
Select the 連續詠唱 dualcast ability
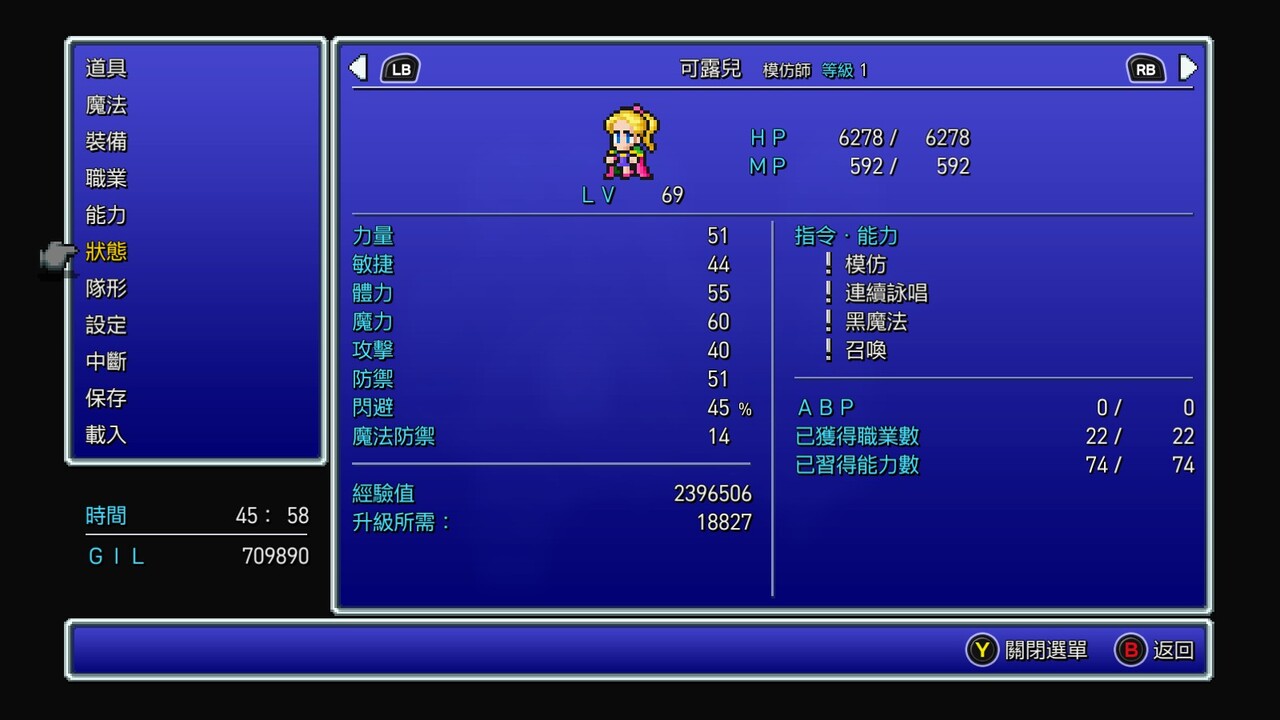pos(885,293)
